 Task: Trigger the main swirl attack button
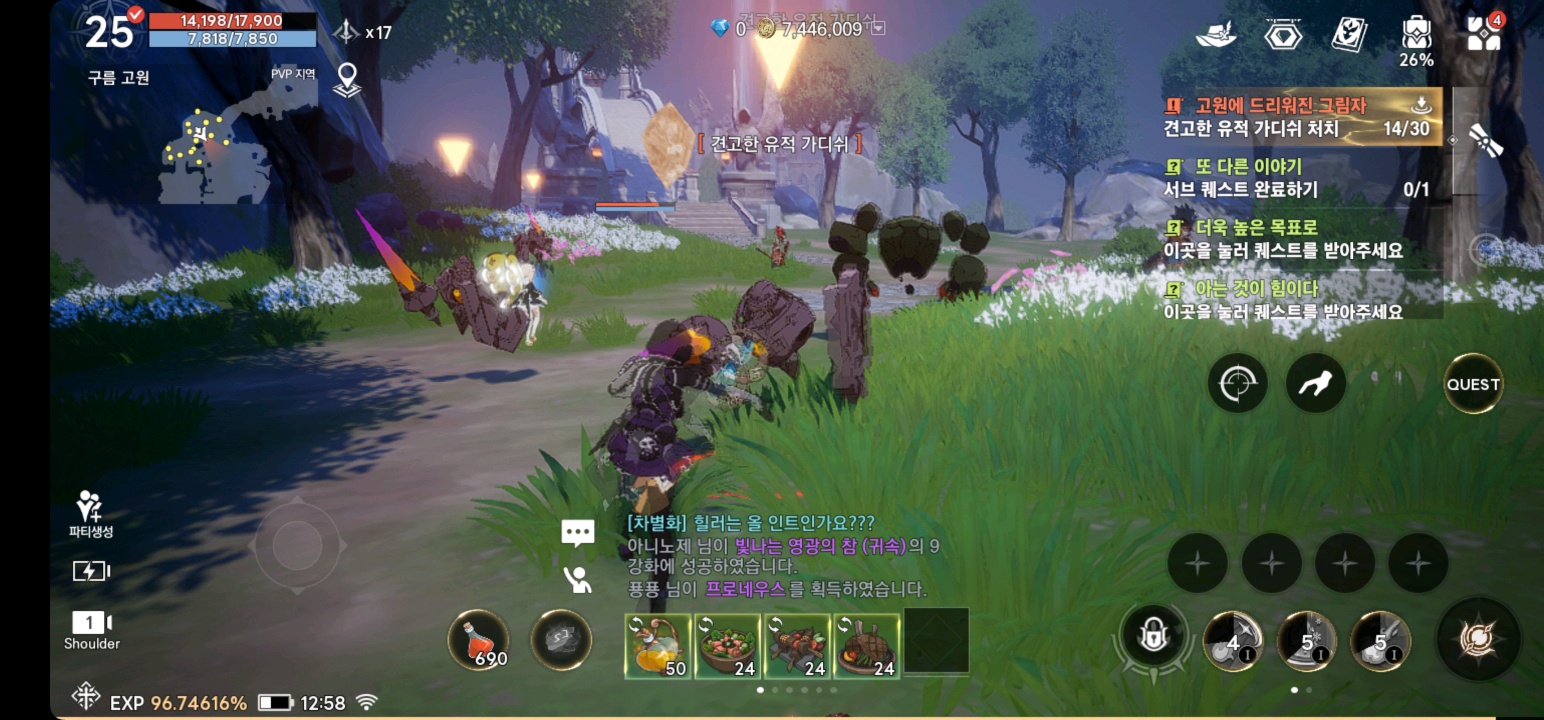1478,638
